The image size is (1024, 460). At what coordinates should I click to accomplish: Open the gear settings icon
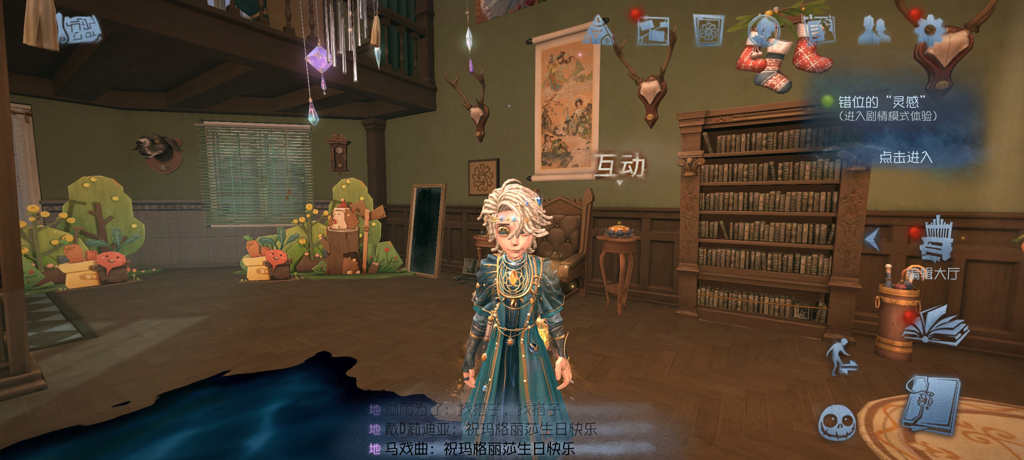(x=929, y=31)
